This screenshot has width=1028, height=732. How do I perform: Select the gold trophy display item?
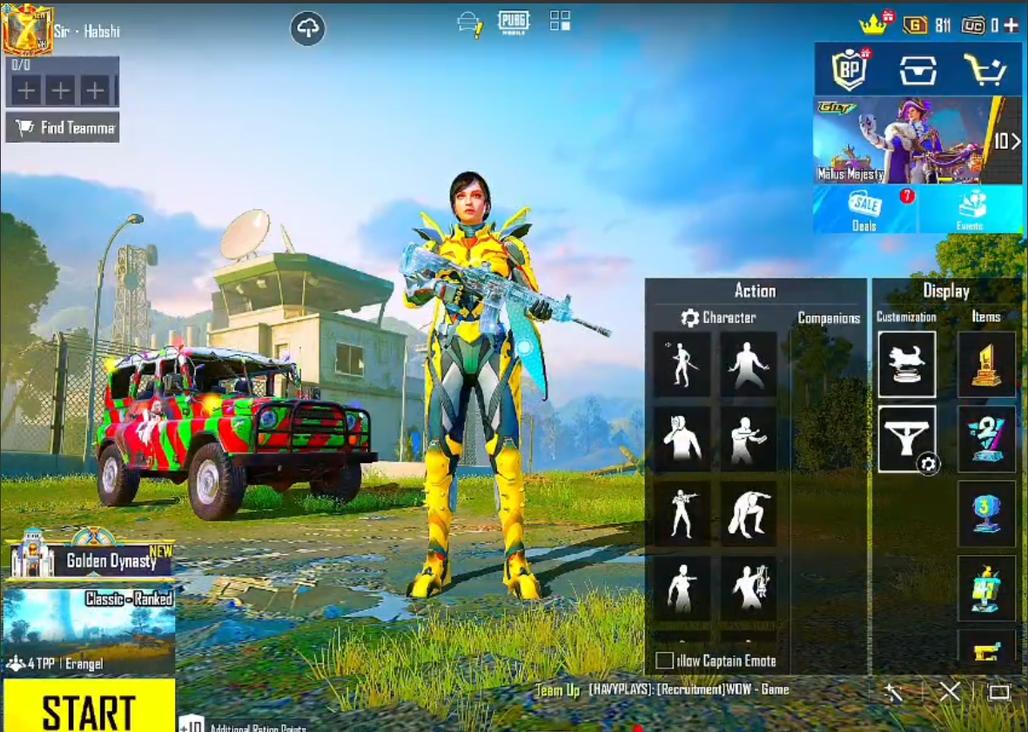tap(986, 366)
